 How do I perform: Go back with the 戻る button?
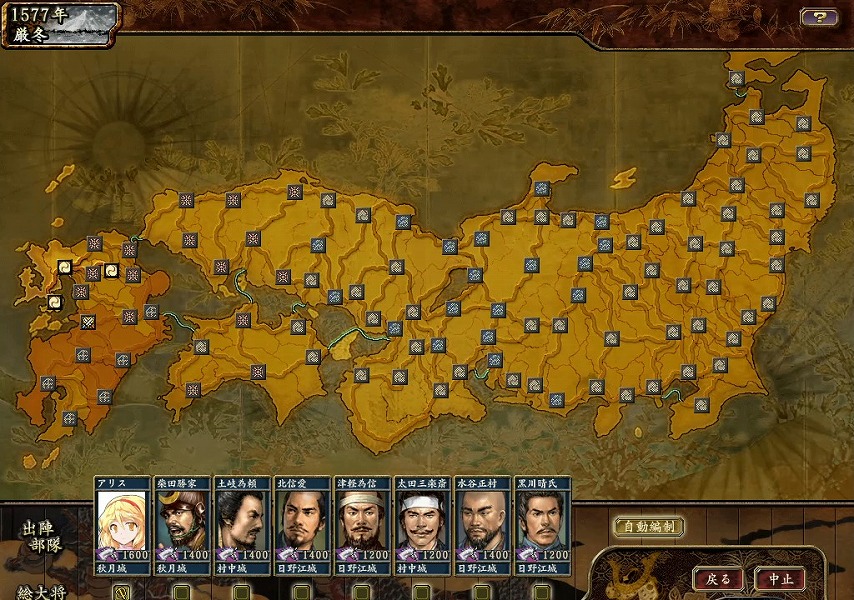(x=718, y=579)
